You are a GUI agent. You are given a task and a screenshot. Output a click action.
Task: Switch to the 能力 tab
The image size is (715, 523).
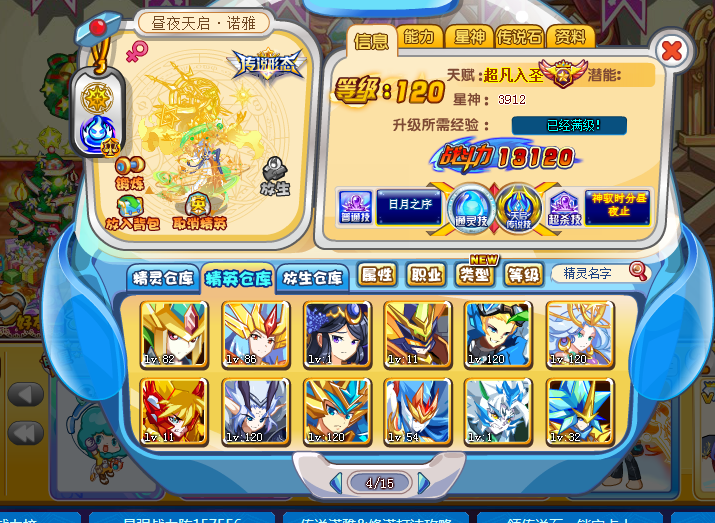coord(421,37)
